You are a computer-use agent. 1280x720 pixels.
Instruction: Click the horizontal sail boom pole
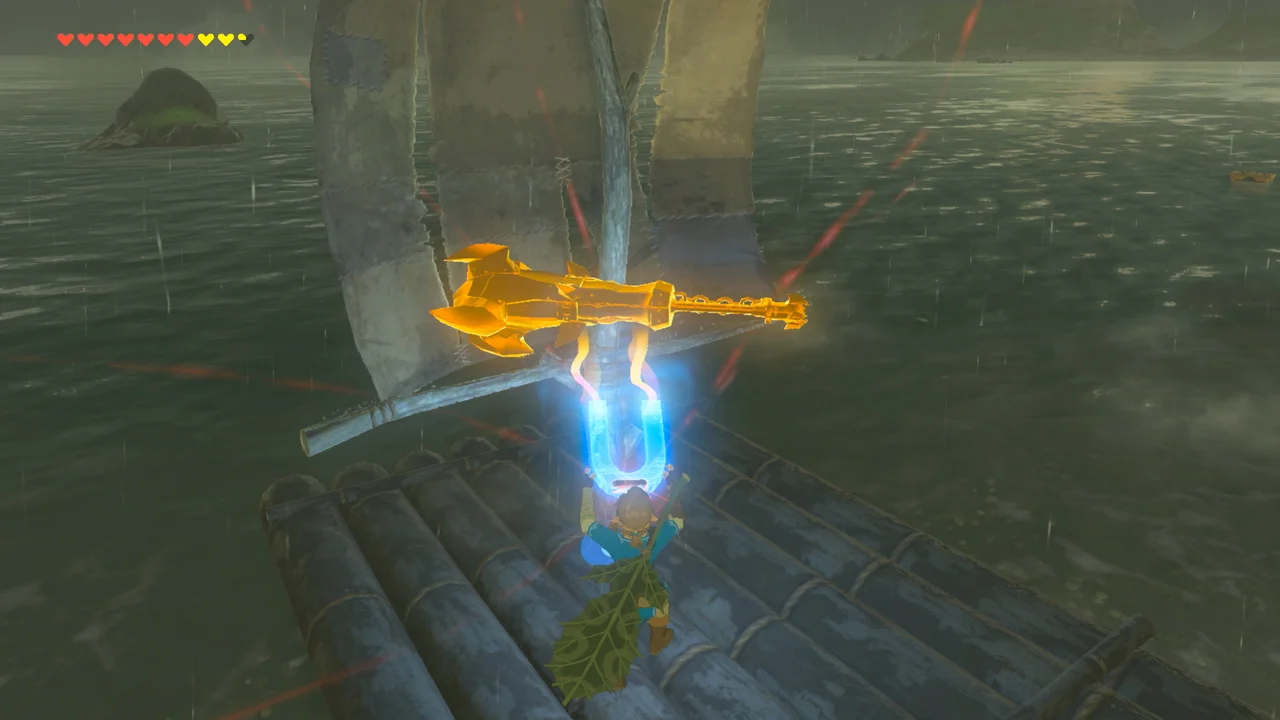420,400
